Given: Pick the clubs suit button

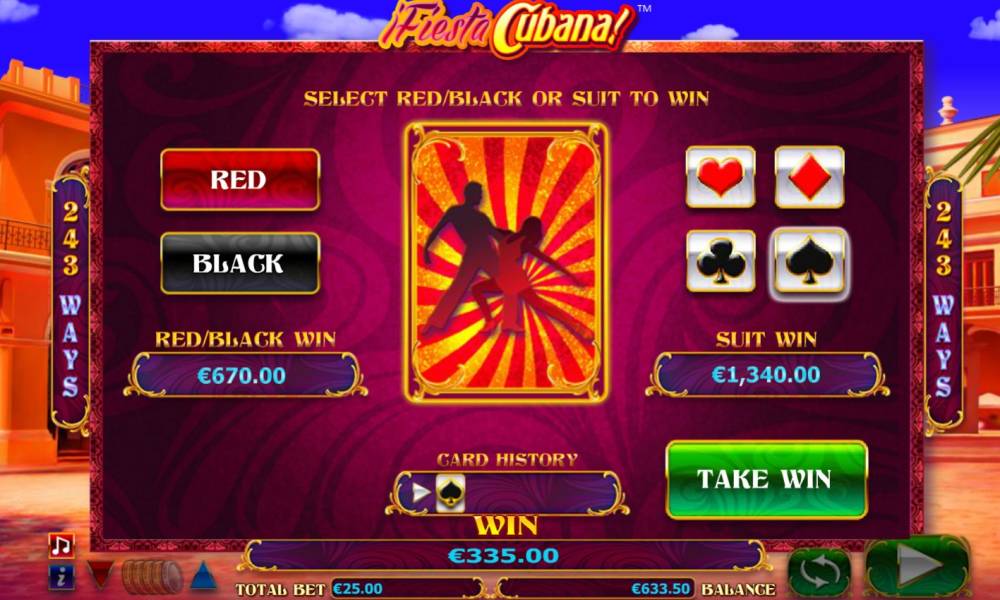Looking at the screenshot, I should coord(720,261).
